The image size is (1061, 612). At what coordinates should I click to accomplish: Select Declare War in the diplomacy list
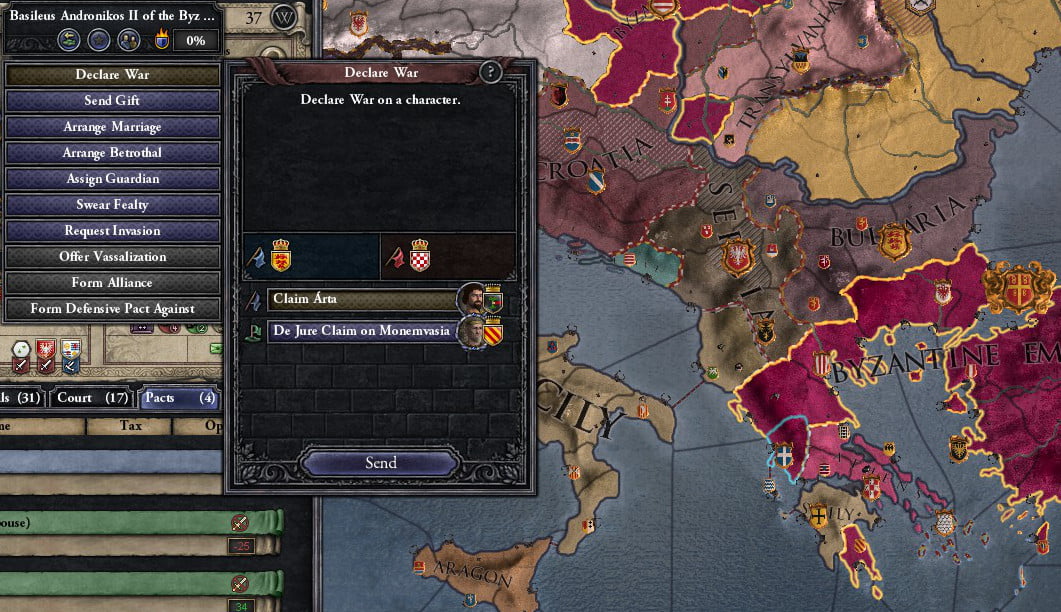(112, 75)
